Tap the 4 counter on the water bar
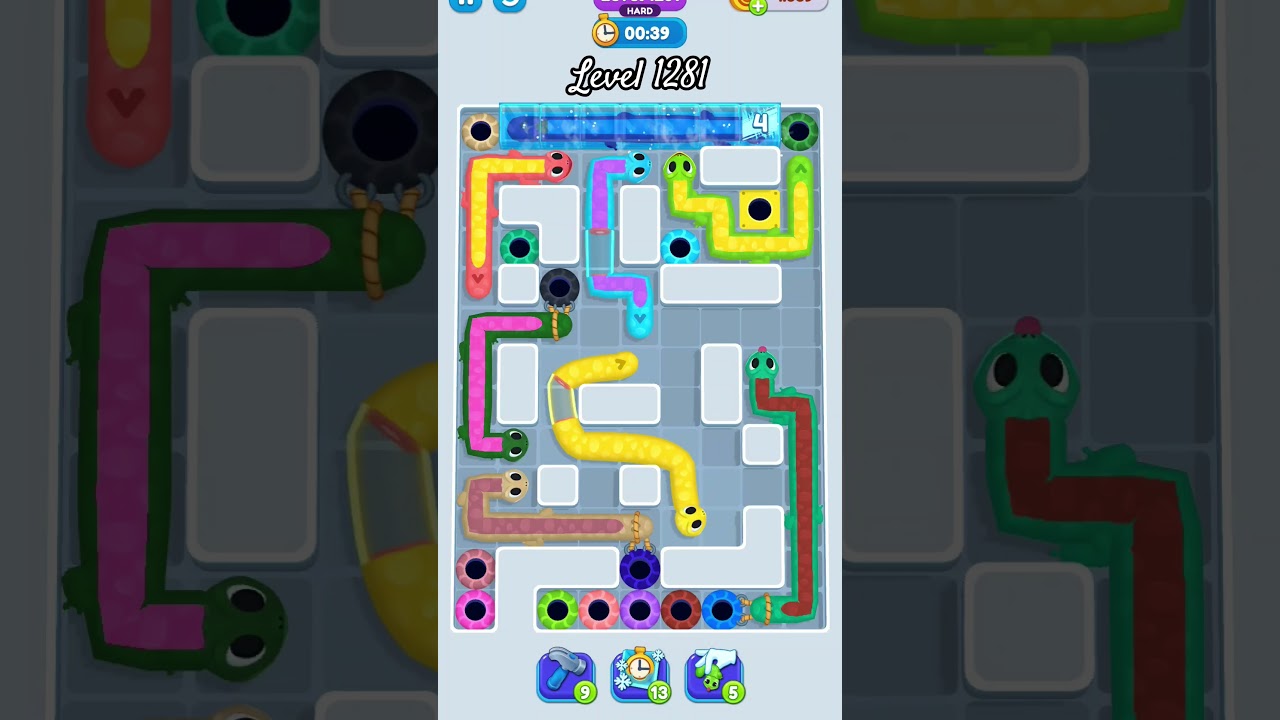 point(761,123)
